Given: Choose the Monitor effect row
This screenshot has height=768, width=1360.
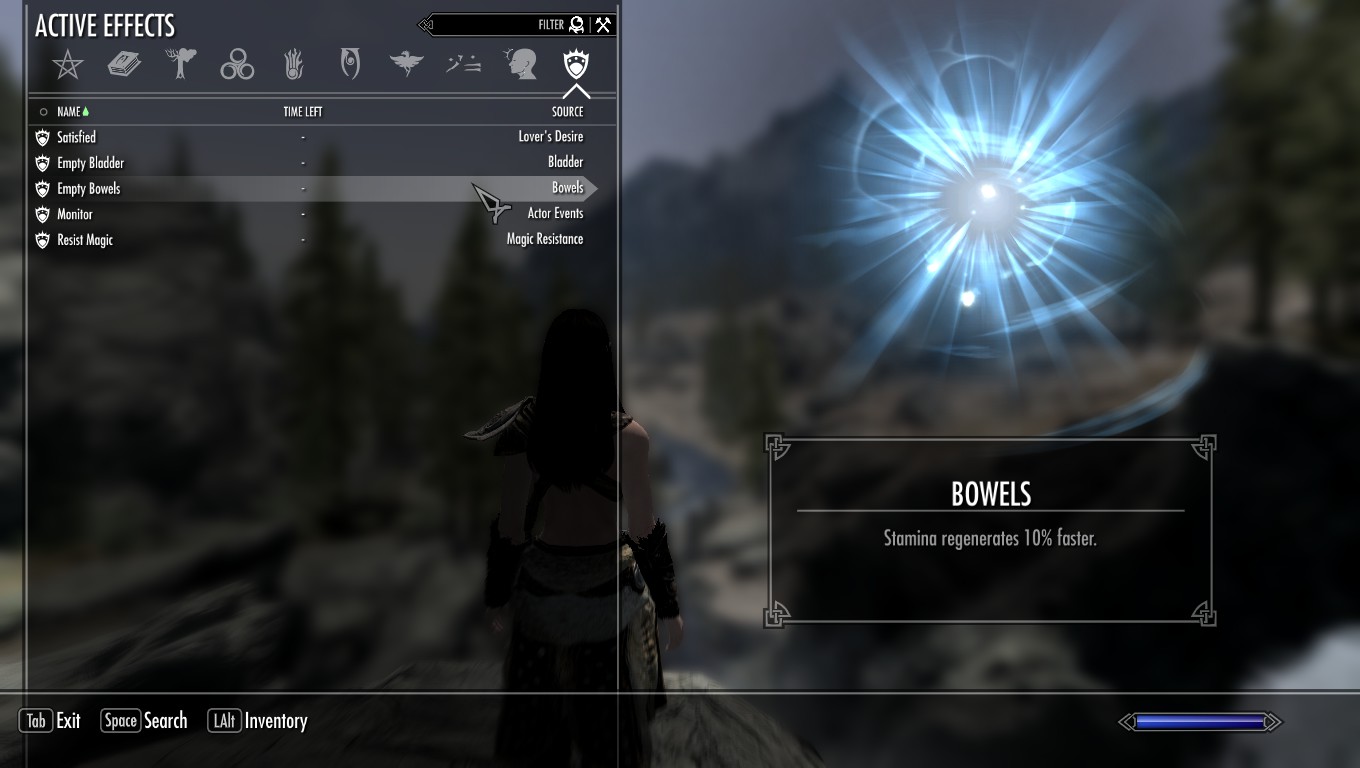Looking at the screenshot, I should click(x=300, y=215).
